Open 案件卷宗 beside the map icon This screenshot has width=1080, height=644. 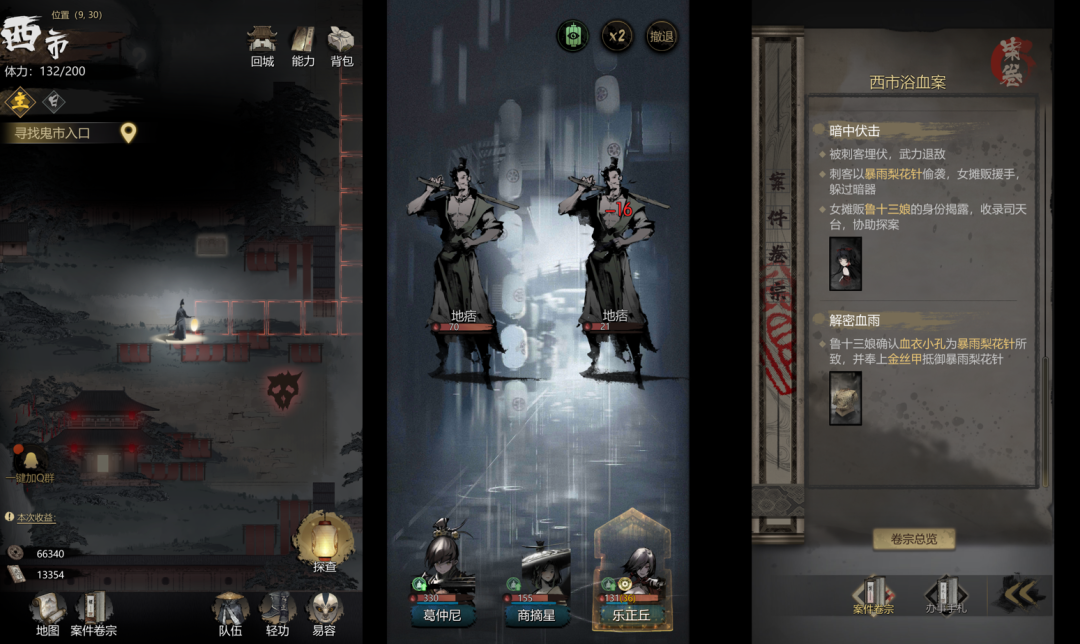94,612
